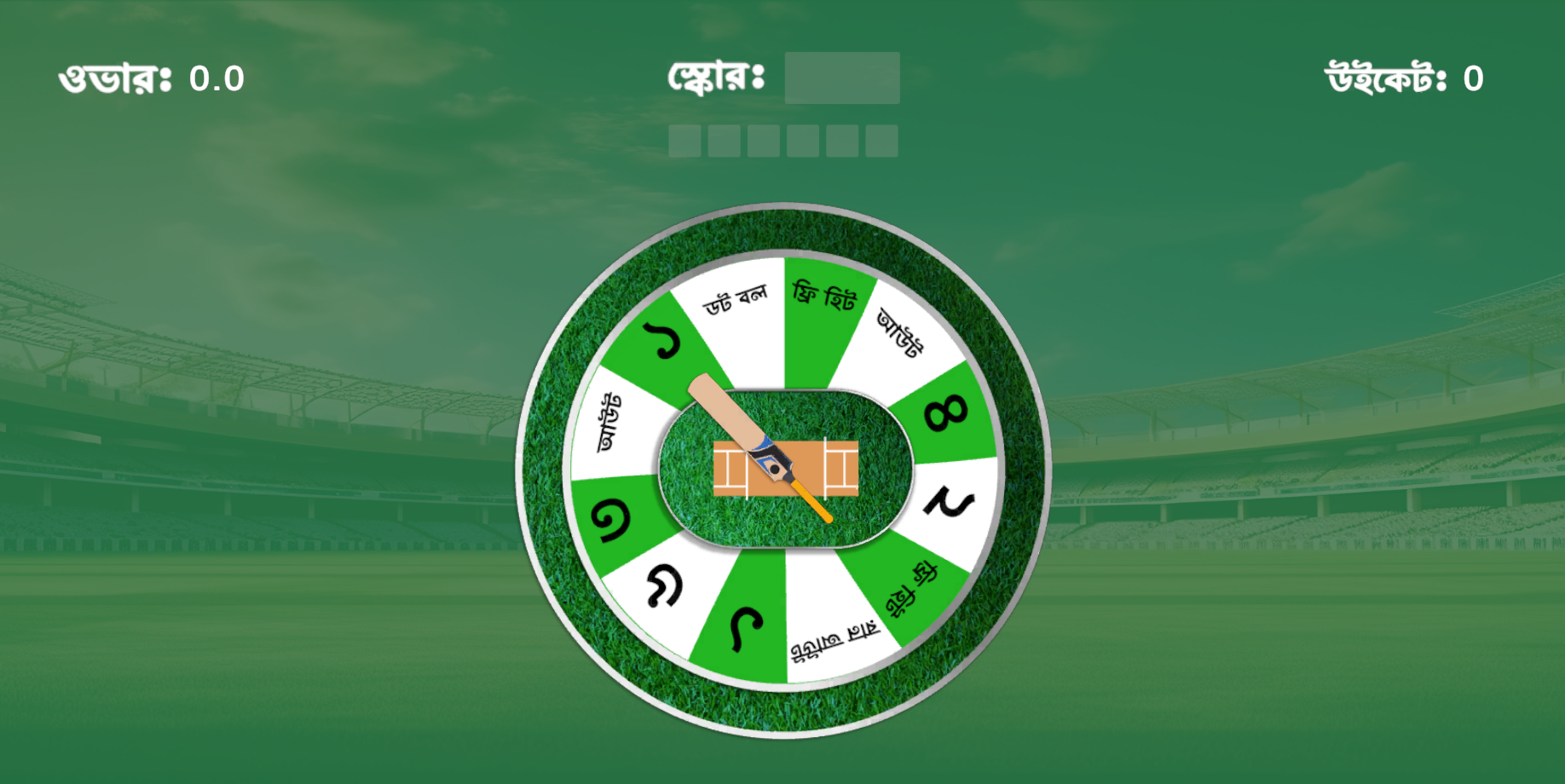Click the স্কোর (score) display box

841,78
